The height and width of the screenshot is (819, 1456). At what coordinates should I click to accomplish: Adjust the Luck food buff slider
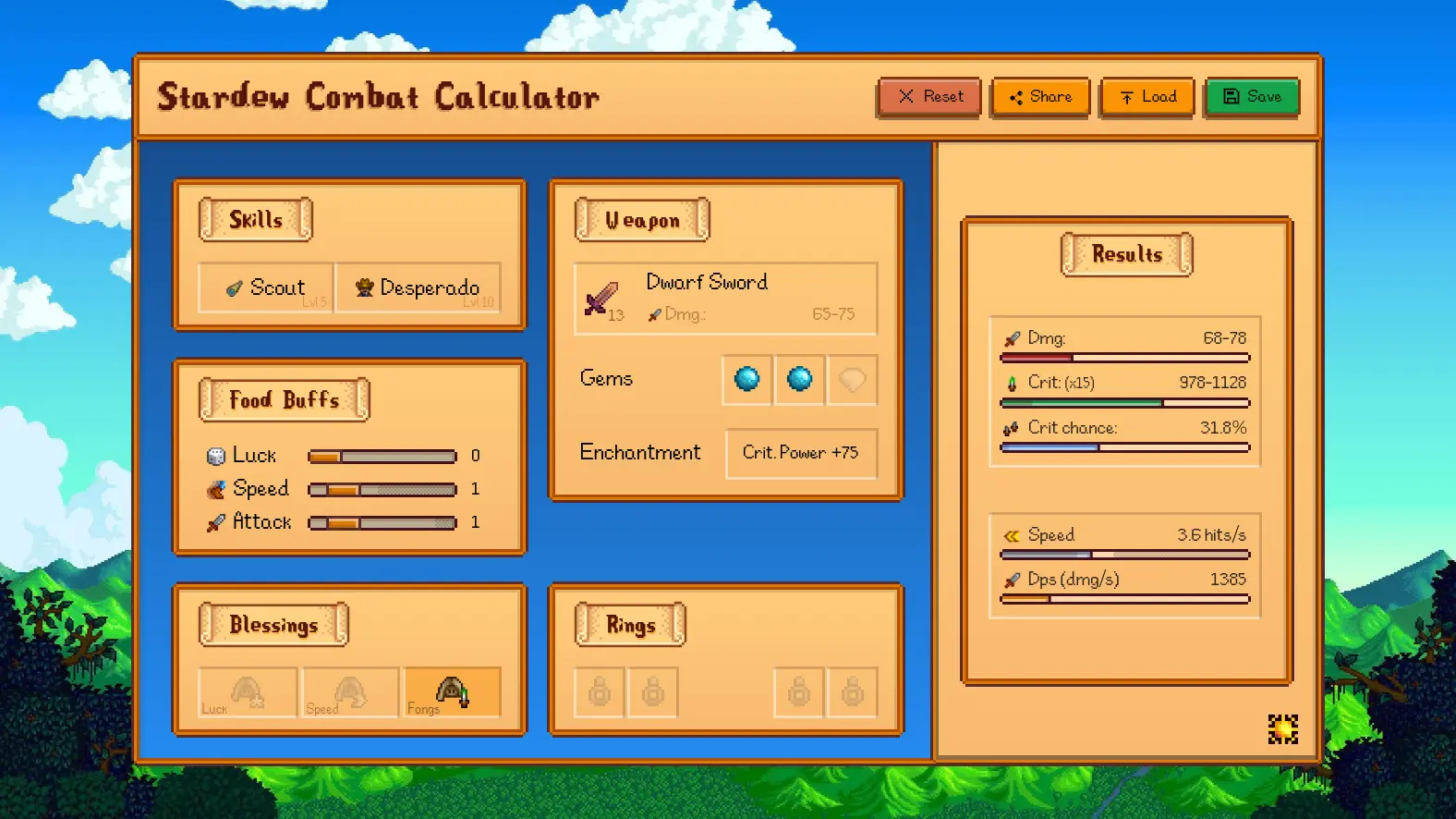tap(382, 457)
